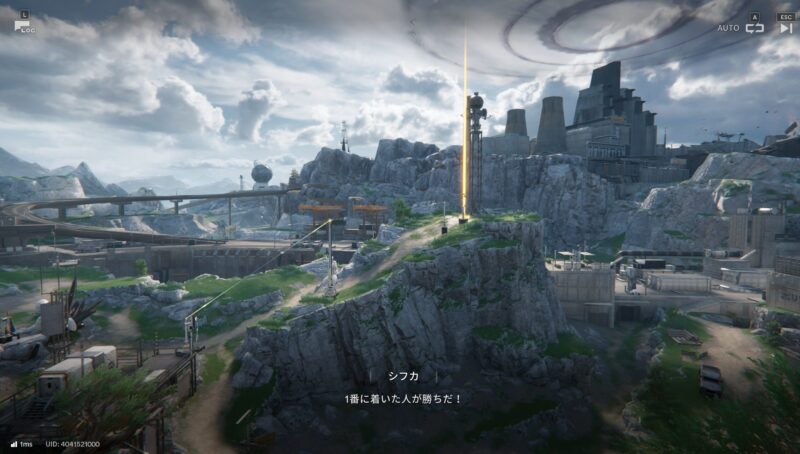Skip the cutscene with the skip icon
Screen dimensions: 800x454
[786, 27]
